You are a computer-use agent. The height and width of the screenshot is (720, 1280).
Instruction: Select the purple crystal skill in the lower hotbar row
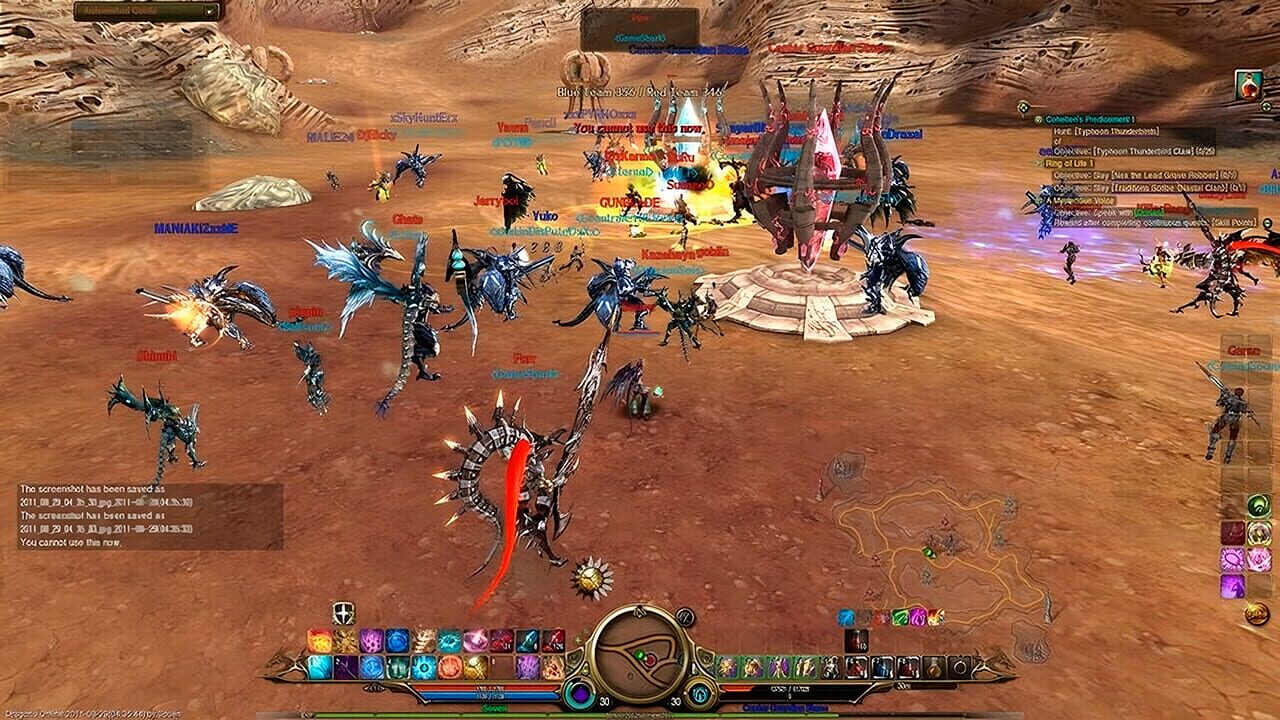[523, 667]
